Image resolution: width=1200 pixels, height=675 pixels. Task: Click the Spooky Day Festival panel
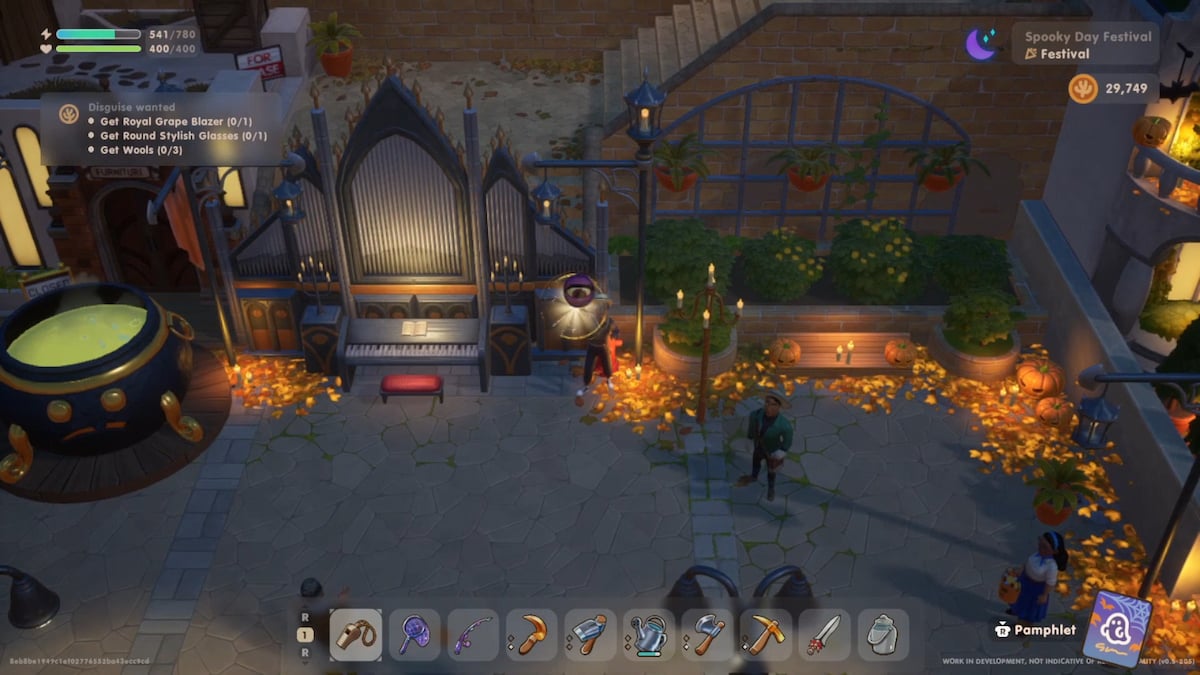pyautogui.click(x=1086, y=45)
